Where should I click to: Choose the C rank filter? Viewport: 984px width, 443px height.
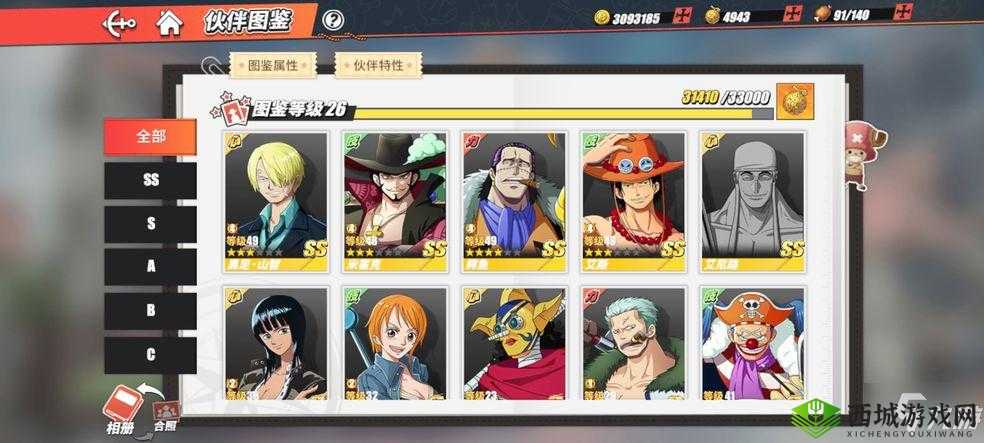(151, 355)
